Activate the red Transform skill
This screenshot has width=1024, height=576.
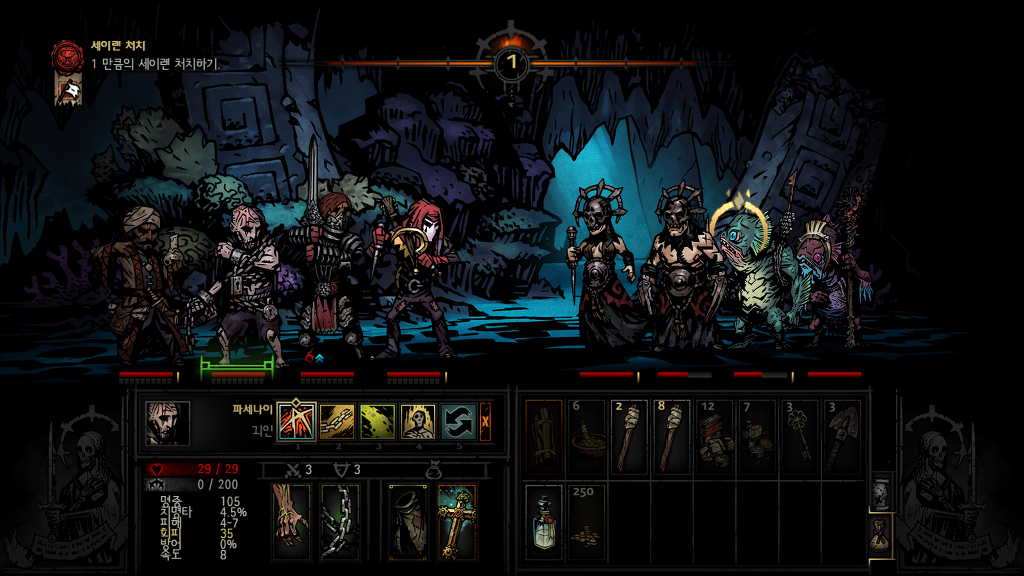tap(296, 422)
